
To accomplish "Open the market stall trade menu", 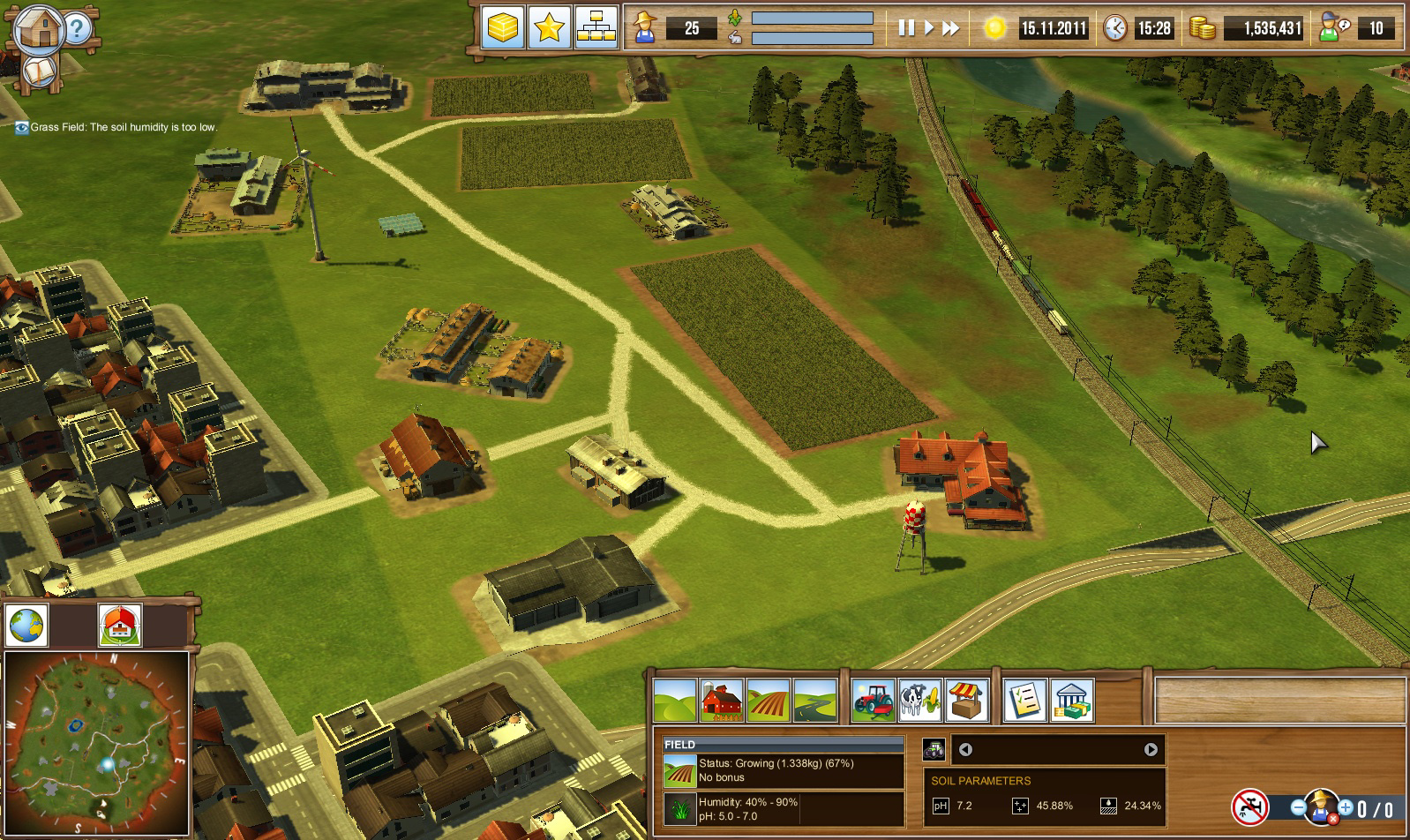I will [966, 701].
